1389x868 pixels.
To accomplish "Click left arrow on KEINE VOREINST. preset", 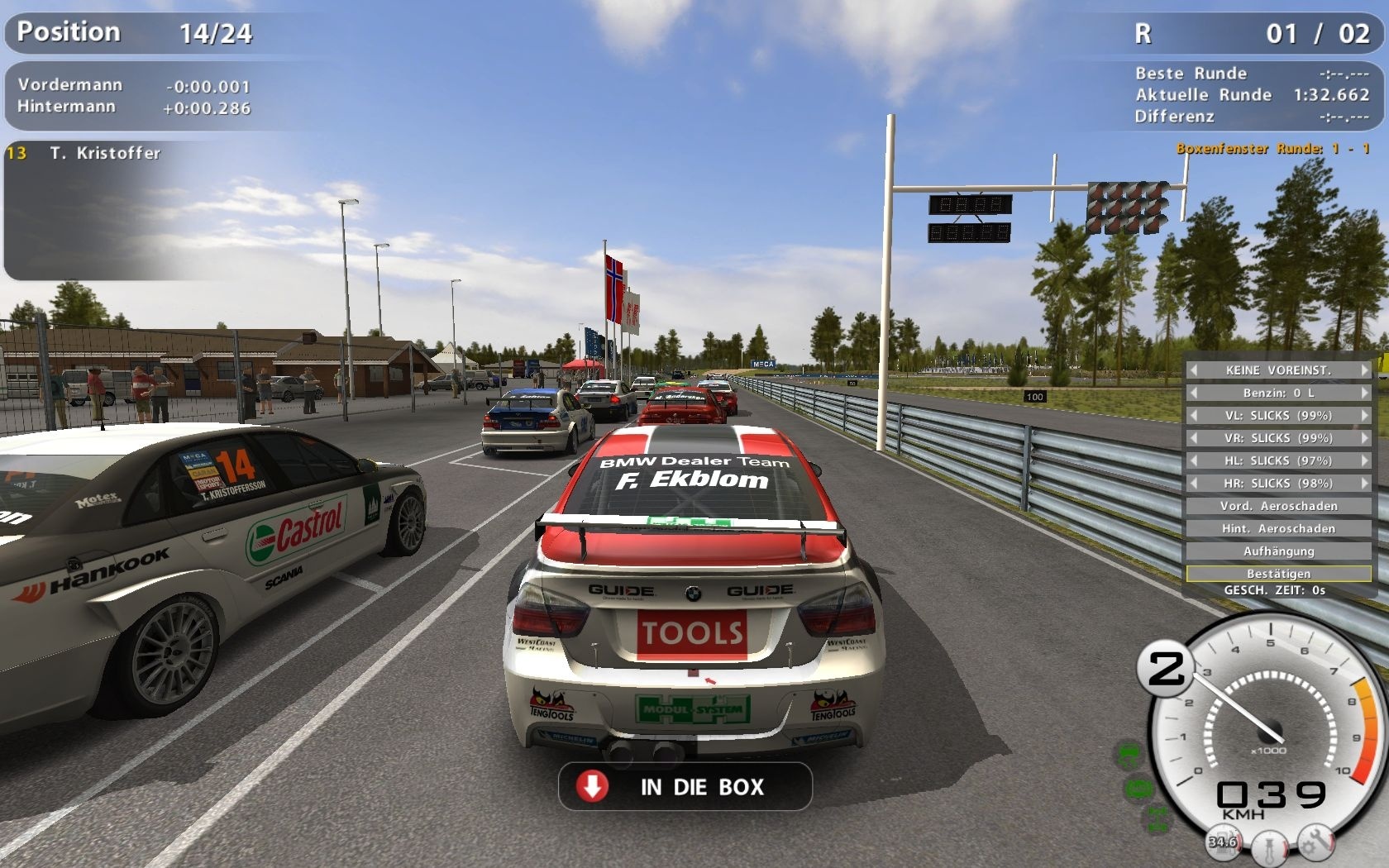I will [1193, 370].
